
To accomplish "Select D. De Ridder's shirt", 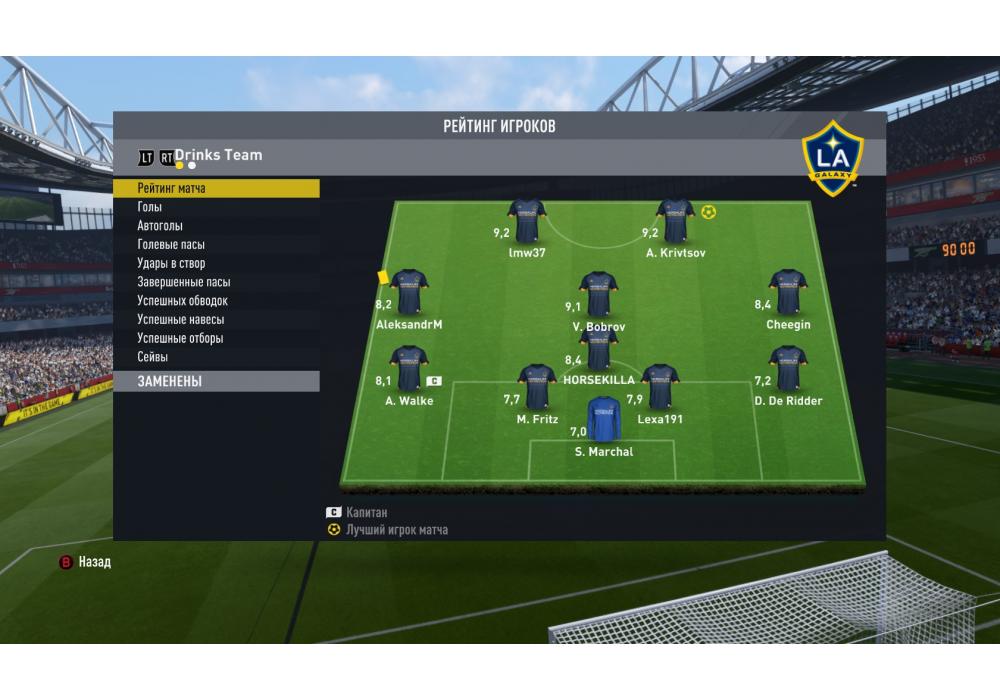I will [787, 368].
